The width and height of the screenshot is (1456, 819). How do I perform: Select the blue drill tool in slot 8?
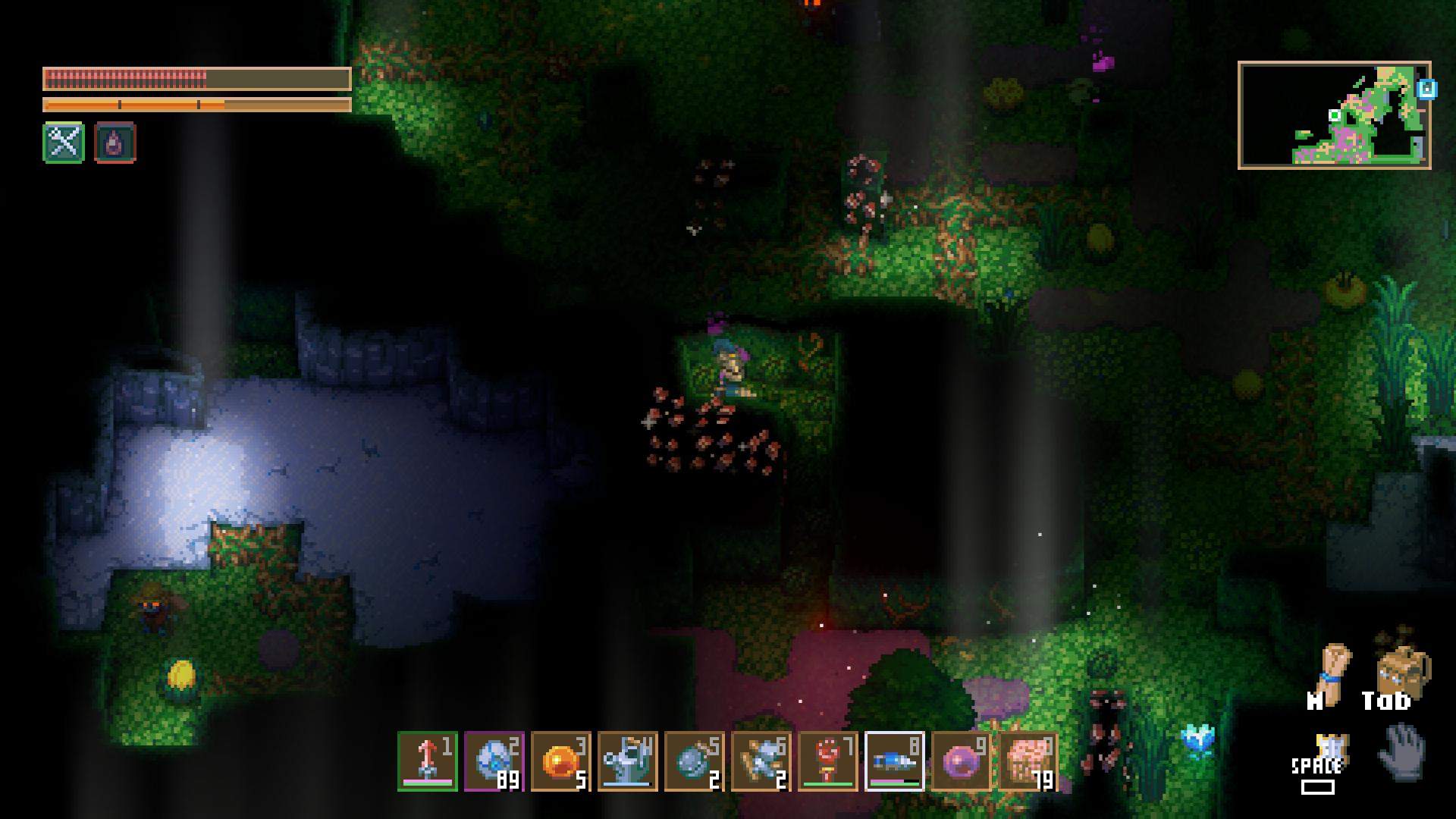895,761
